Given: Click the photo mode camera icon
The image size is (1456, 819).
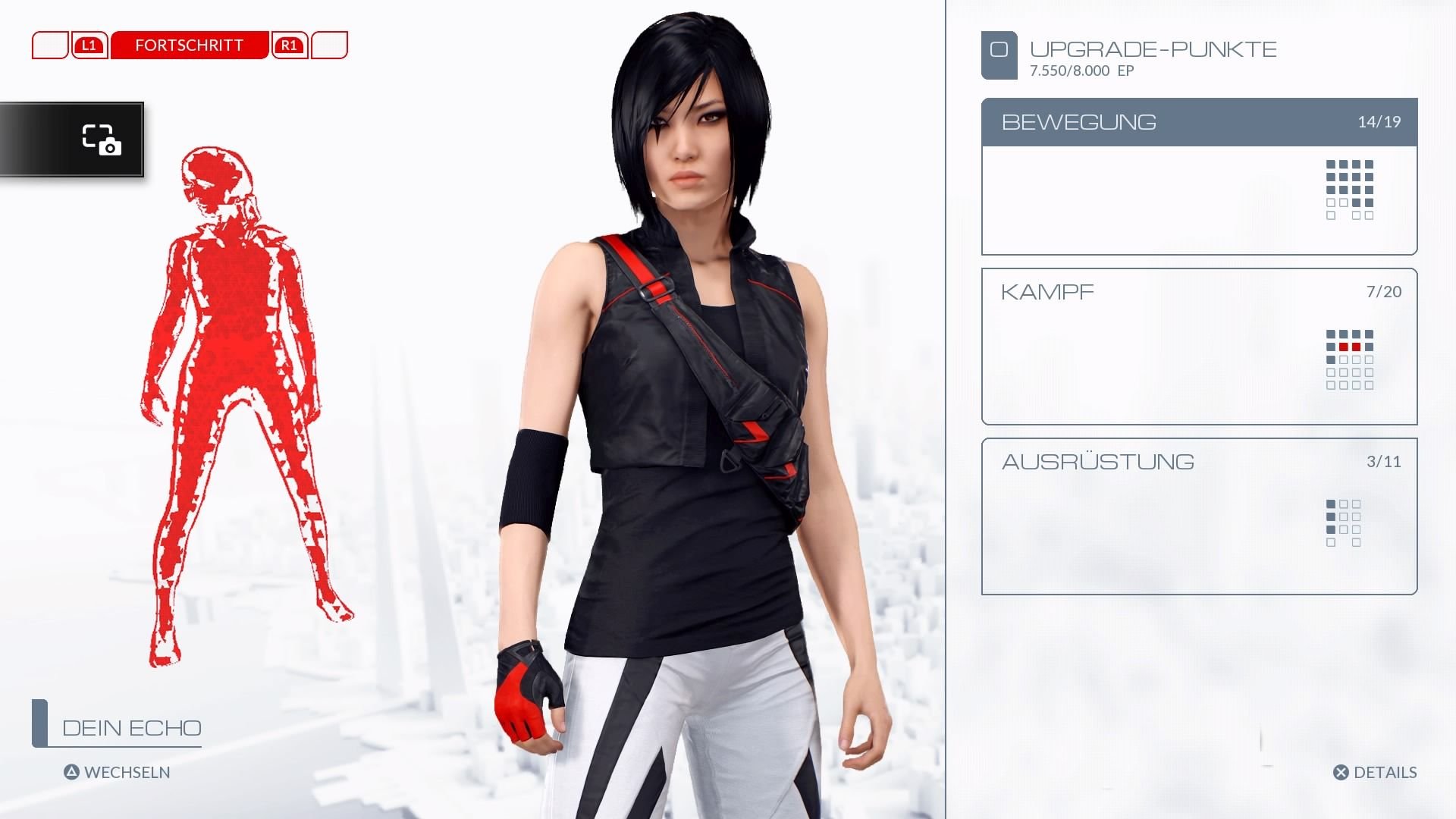Looking at the screenshot, I should pyautogui.click(x=102, y=140).
